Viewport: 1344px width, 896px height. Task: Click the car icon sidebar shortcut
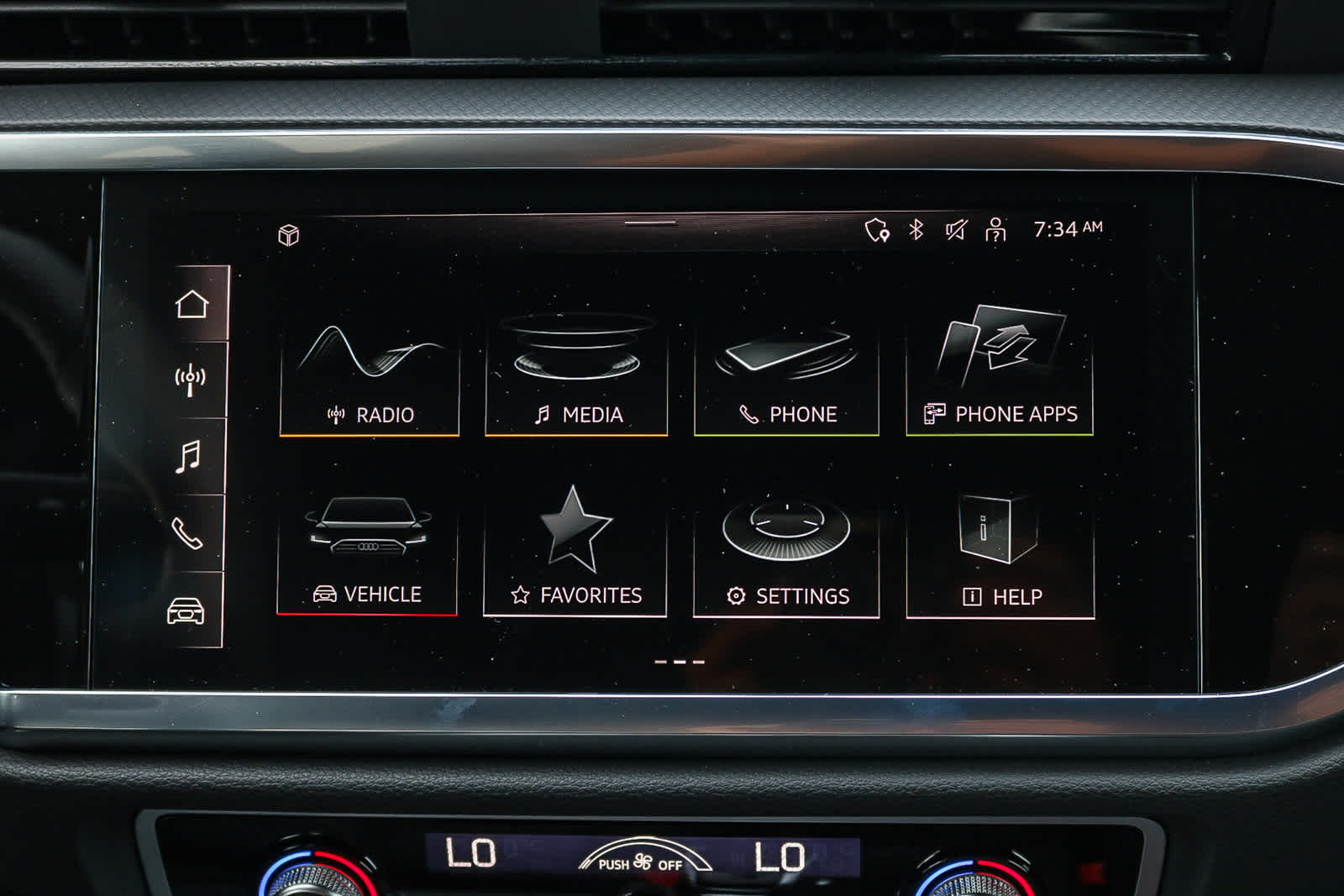pyautogui.click(x=186, y=610)
